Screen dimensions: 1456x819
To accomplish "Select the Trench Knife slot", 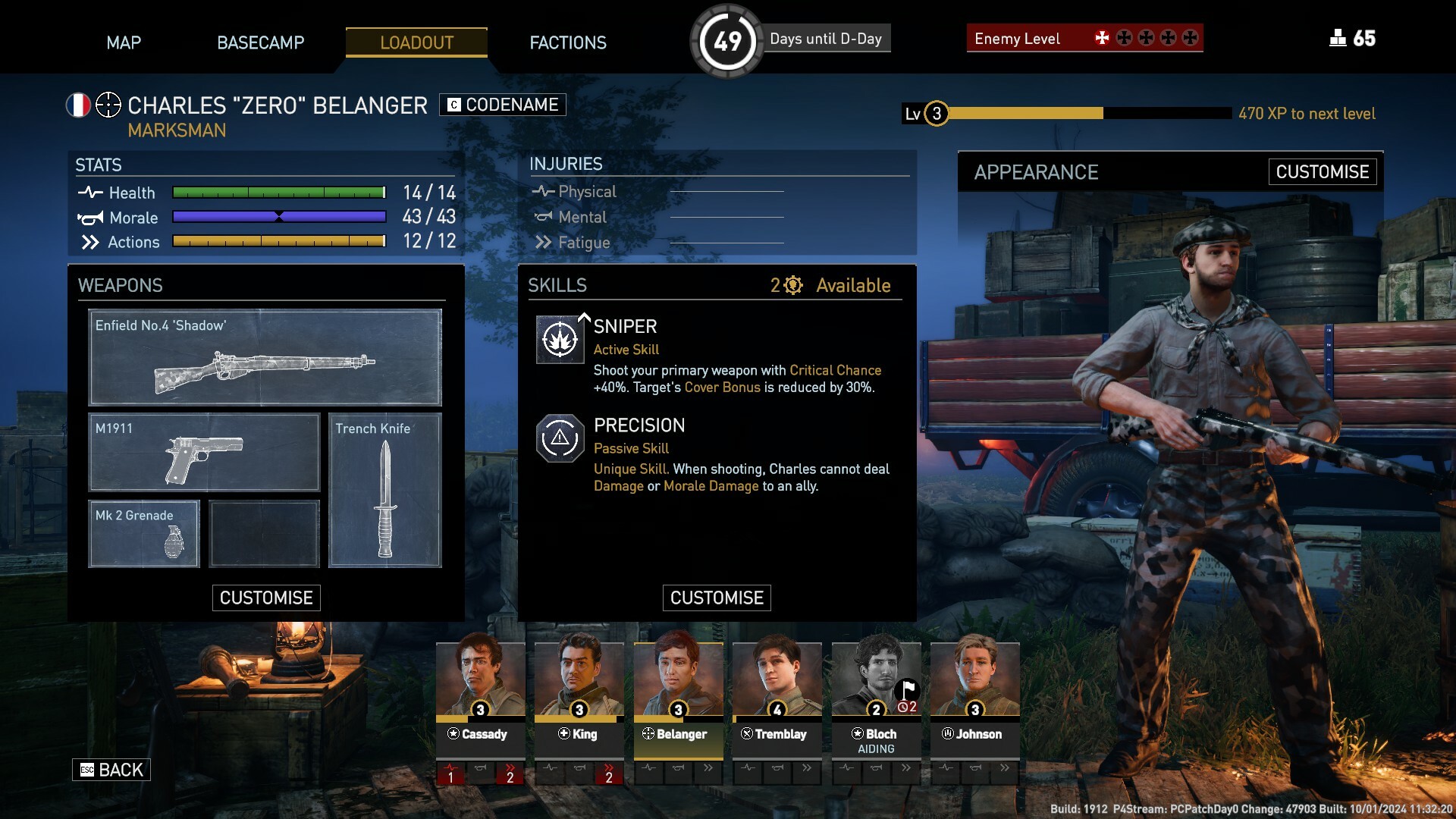I will click(x=385, y=490).
